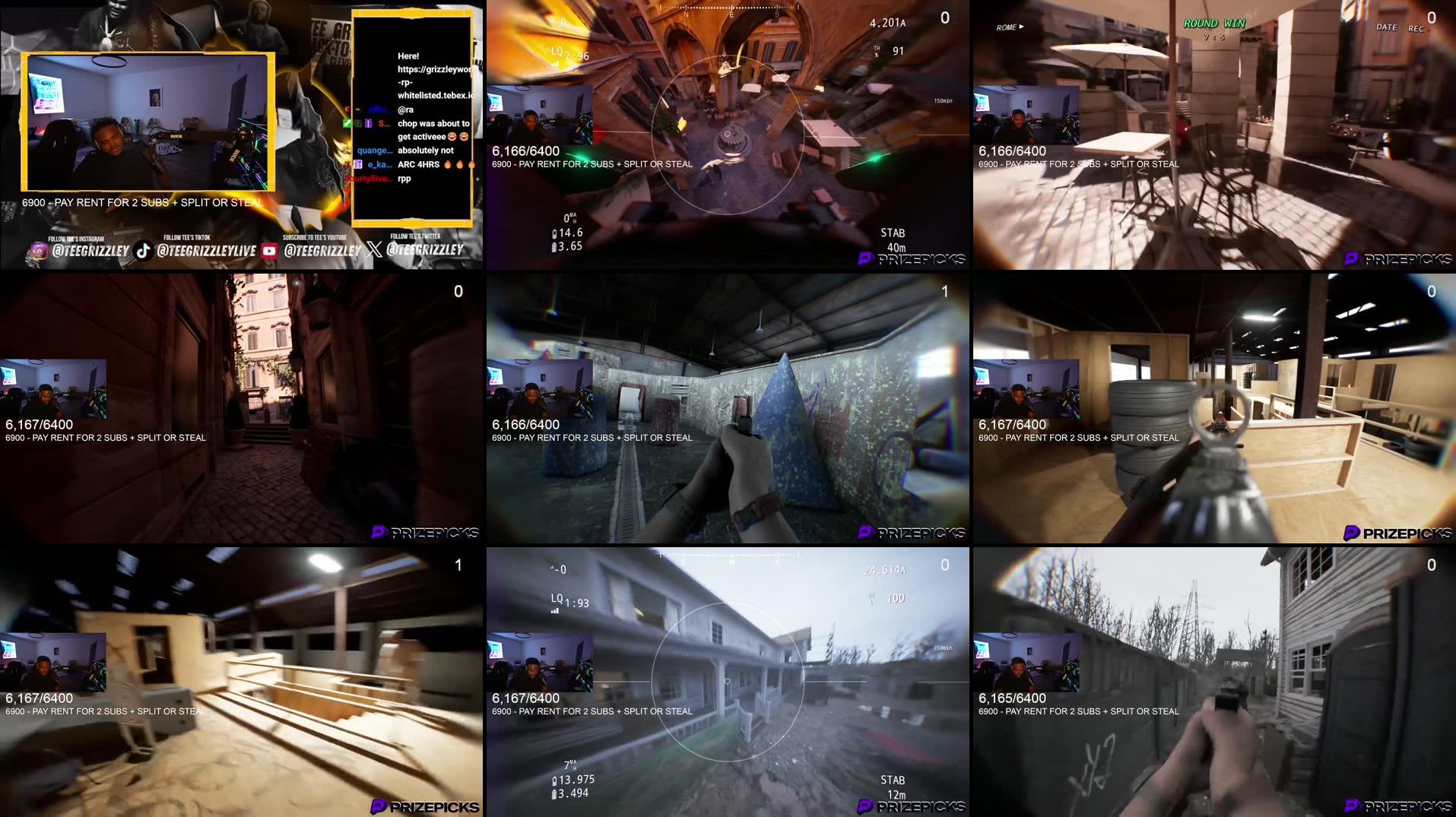Screen dimensions: 1456x817
Task: Expand truncated username quange...
Action: tap(375, 150)
